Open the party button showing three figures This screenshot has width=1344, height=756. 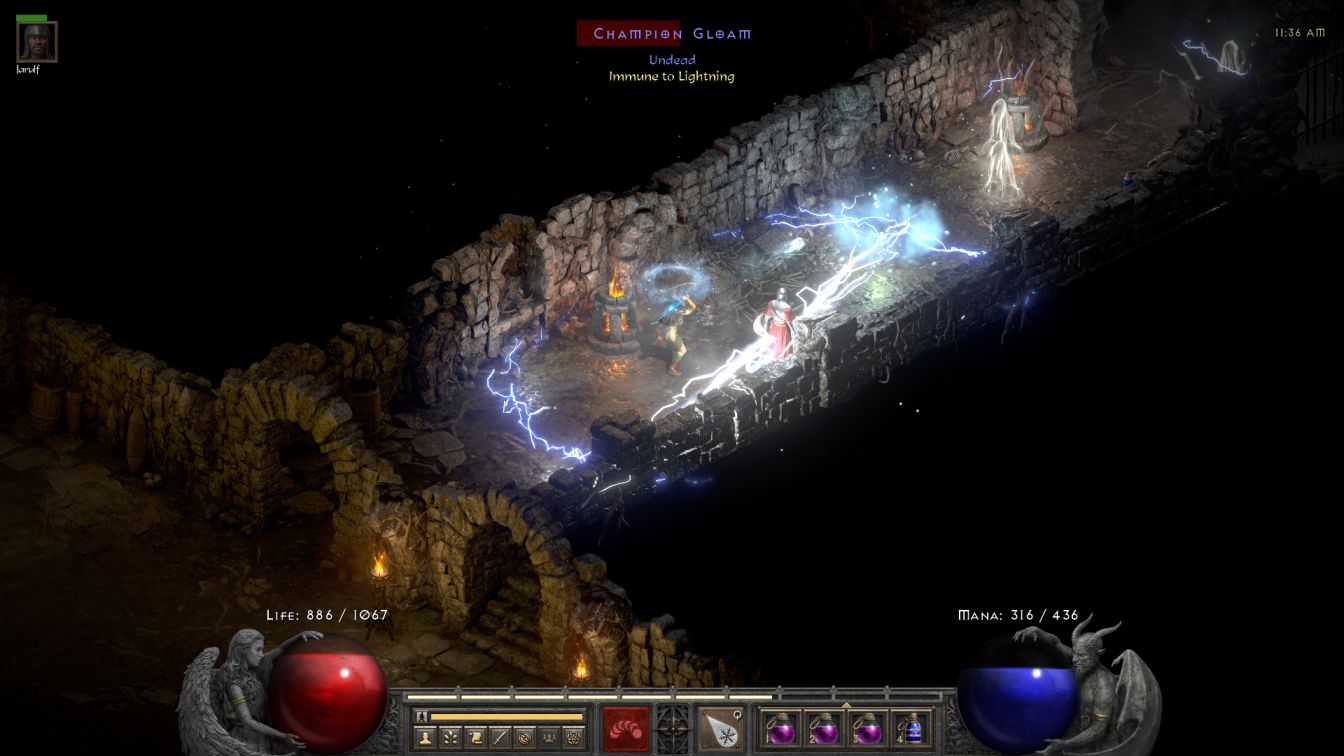(x=548, y=738)
